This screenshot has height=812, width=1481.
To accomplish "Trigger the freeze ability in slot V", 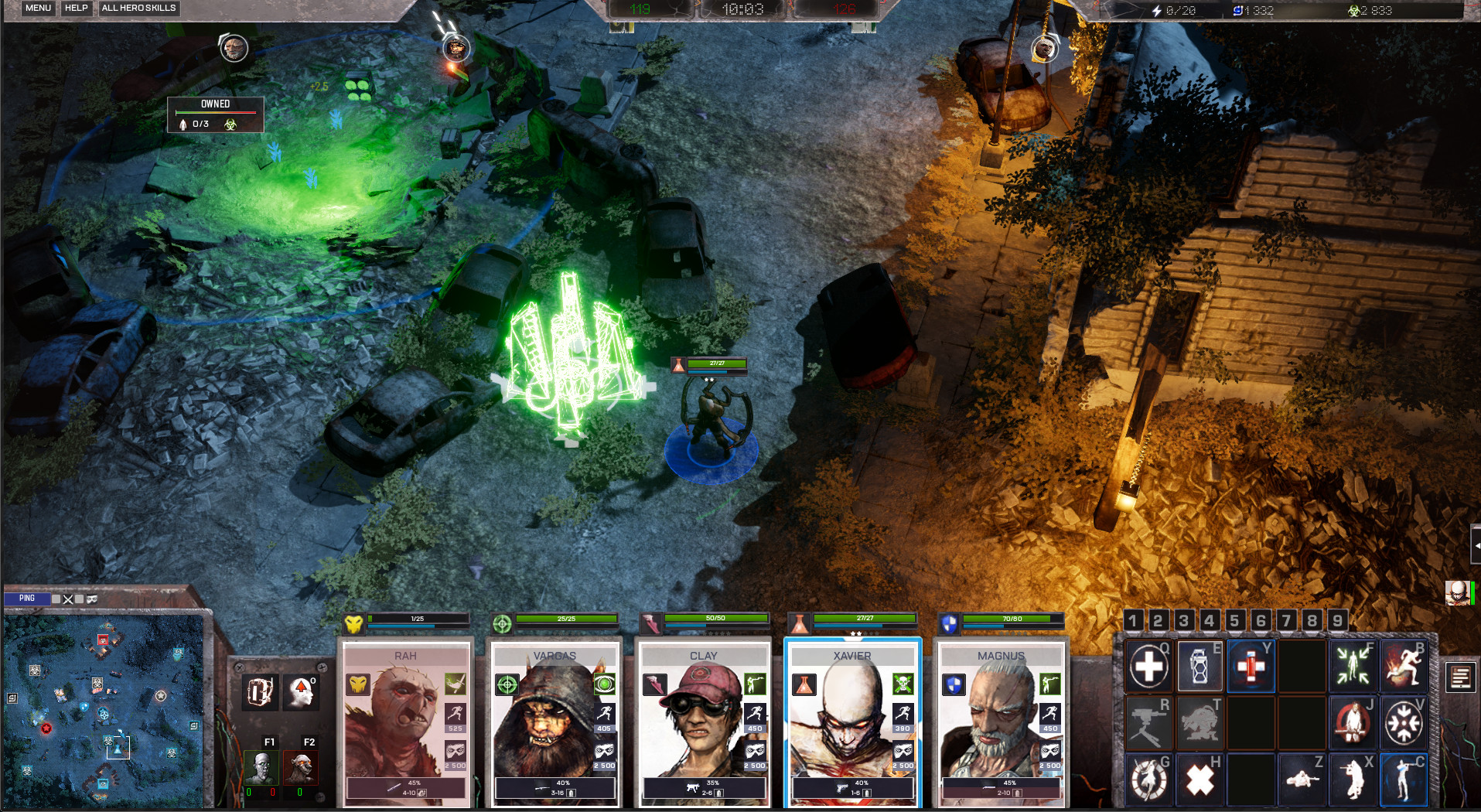I will [1403, 722].
